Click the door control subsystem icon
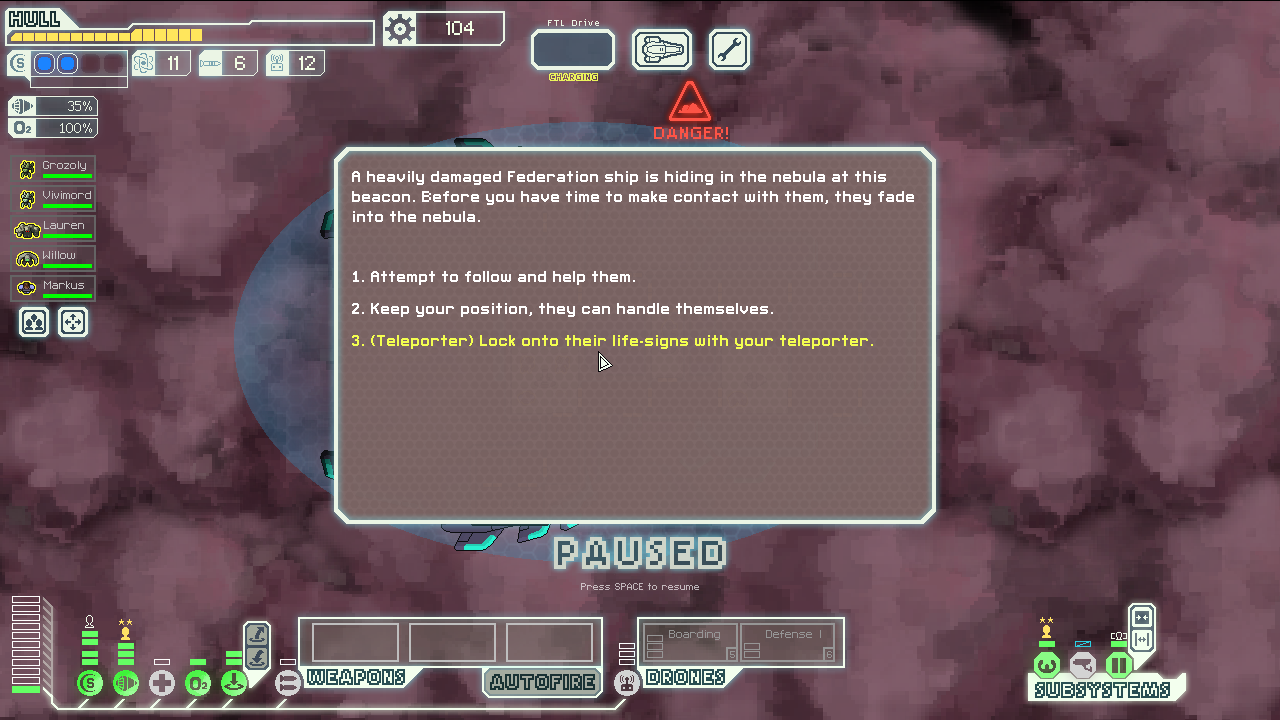 [x=1118, y=665]
